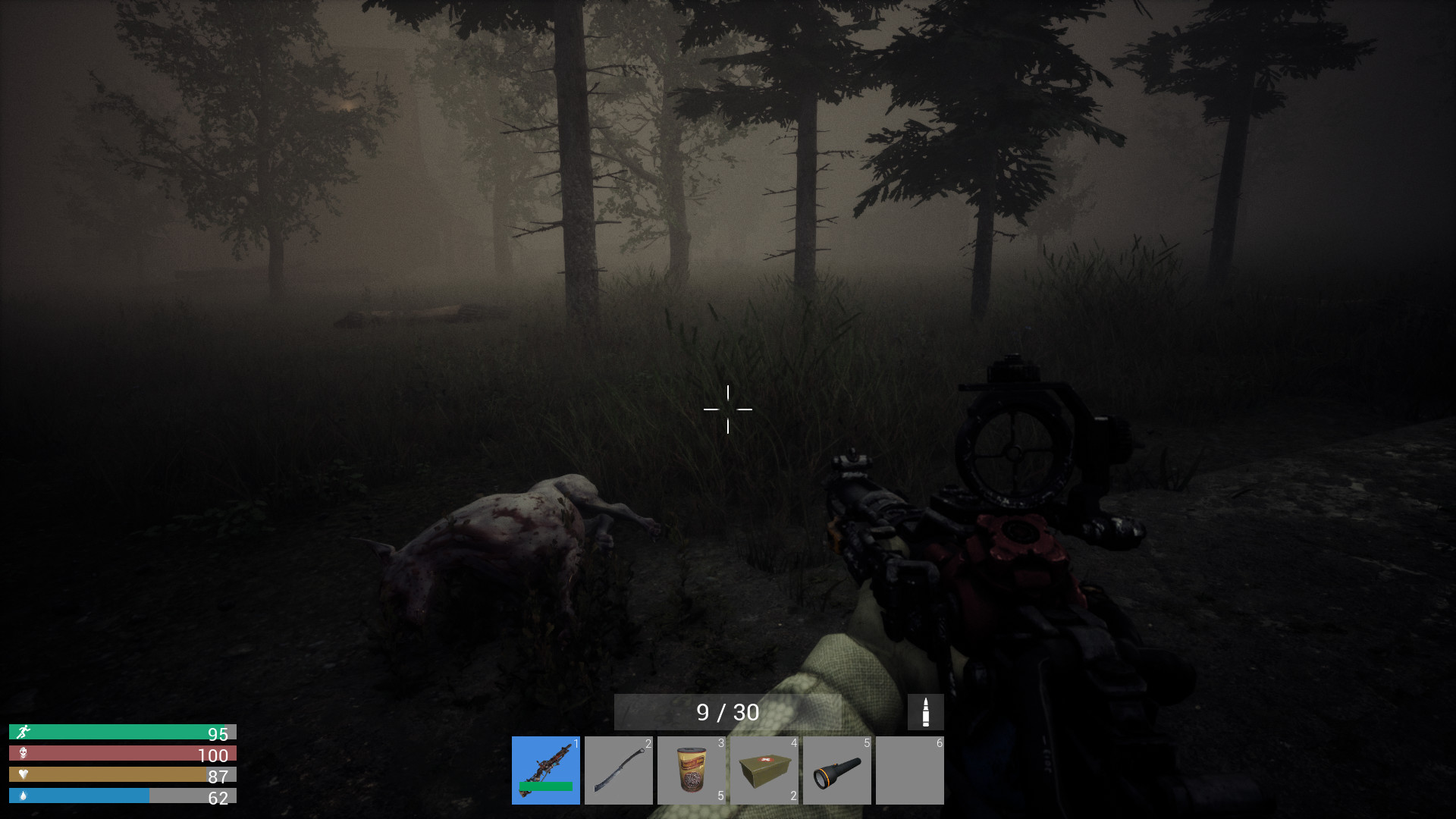
Task: Click the hydration value showing 62
Action: [x=217, y=797]
